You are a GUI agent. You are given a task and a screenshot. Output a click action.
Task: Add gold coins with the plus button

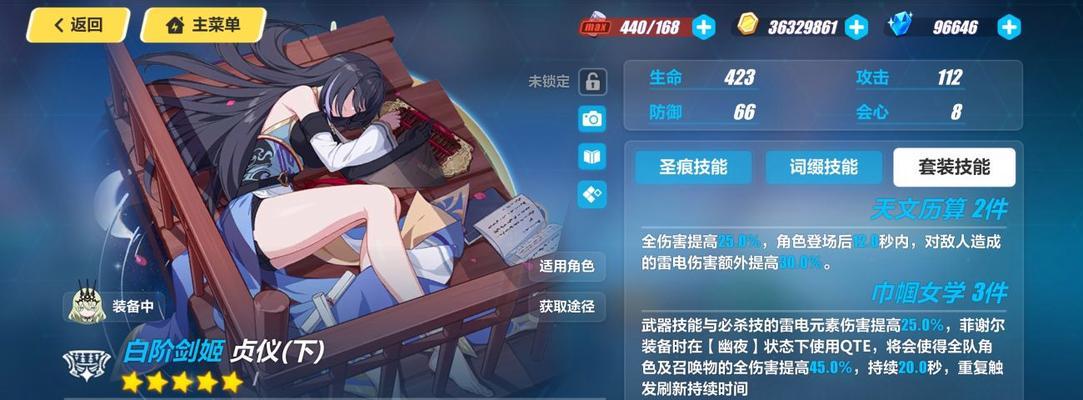coord(856,27)
